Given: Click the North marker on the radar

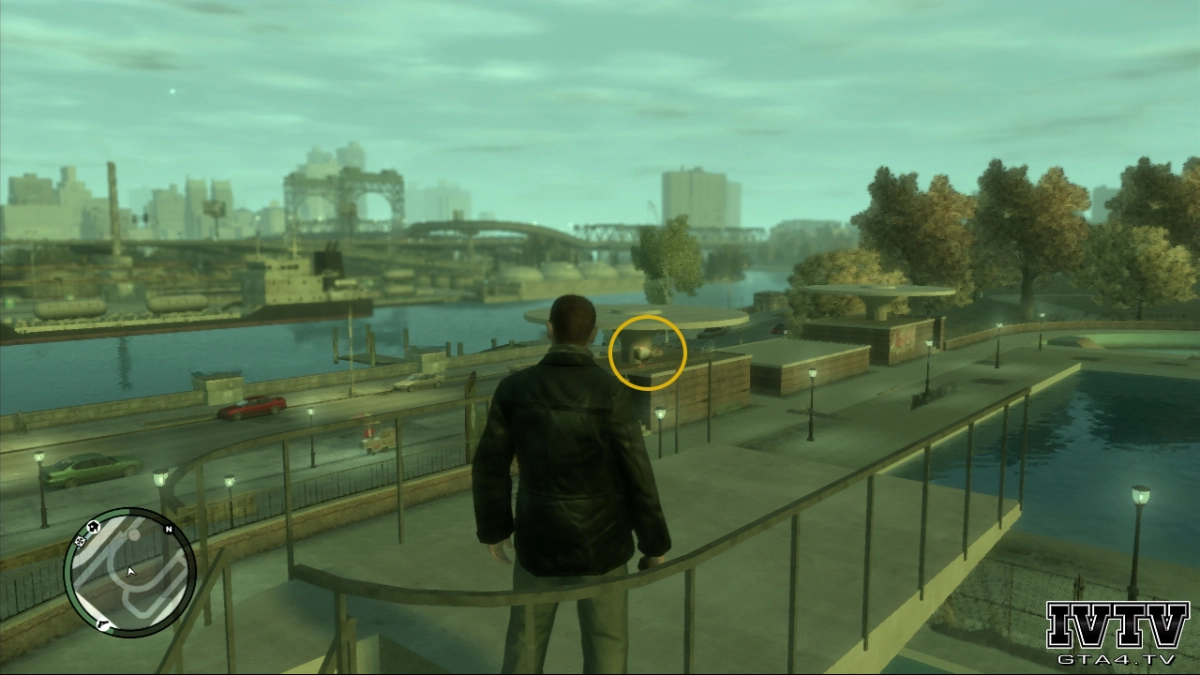Looking at the screenshot, I should pyautogui.click(x=169, y=528).
